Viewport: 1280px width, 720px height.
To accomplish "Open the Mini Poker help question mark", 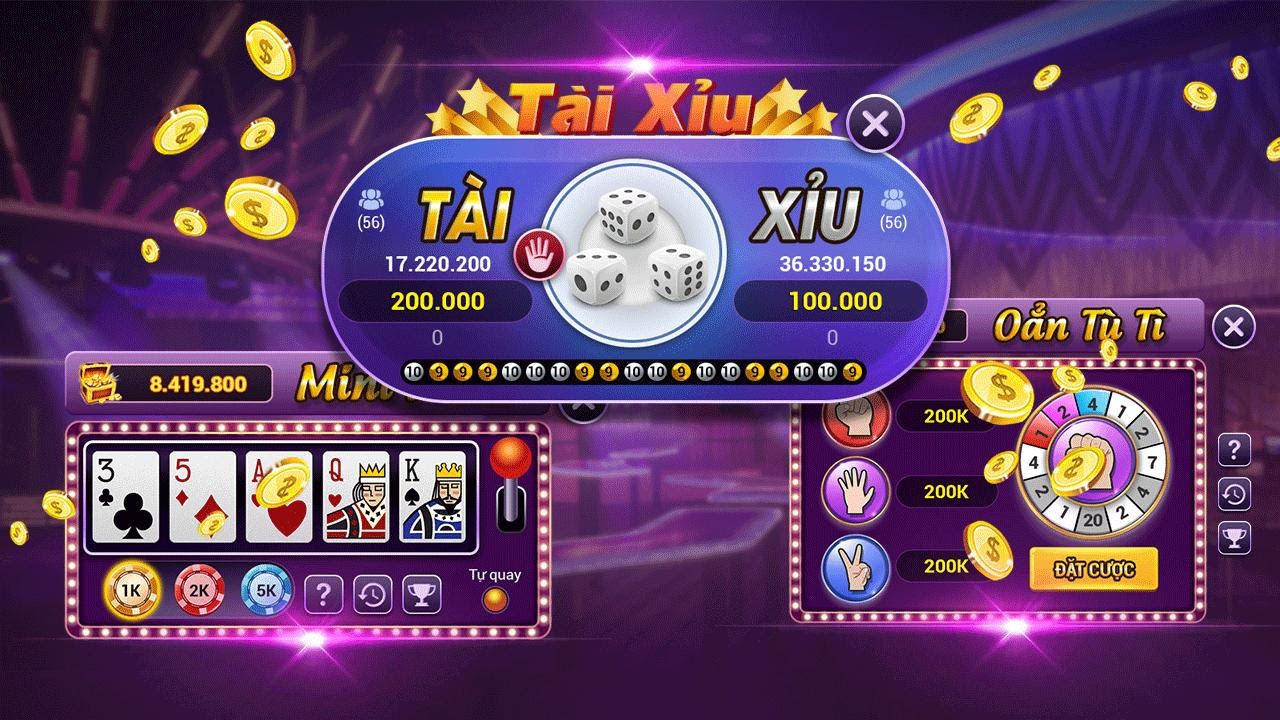I will click(323, 594).
